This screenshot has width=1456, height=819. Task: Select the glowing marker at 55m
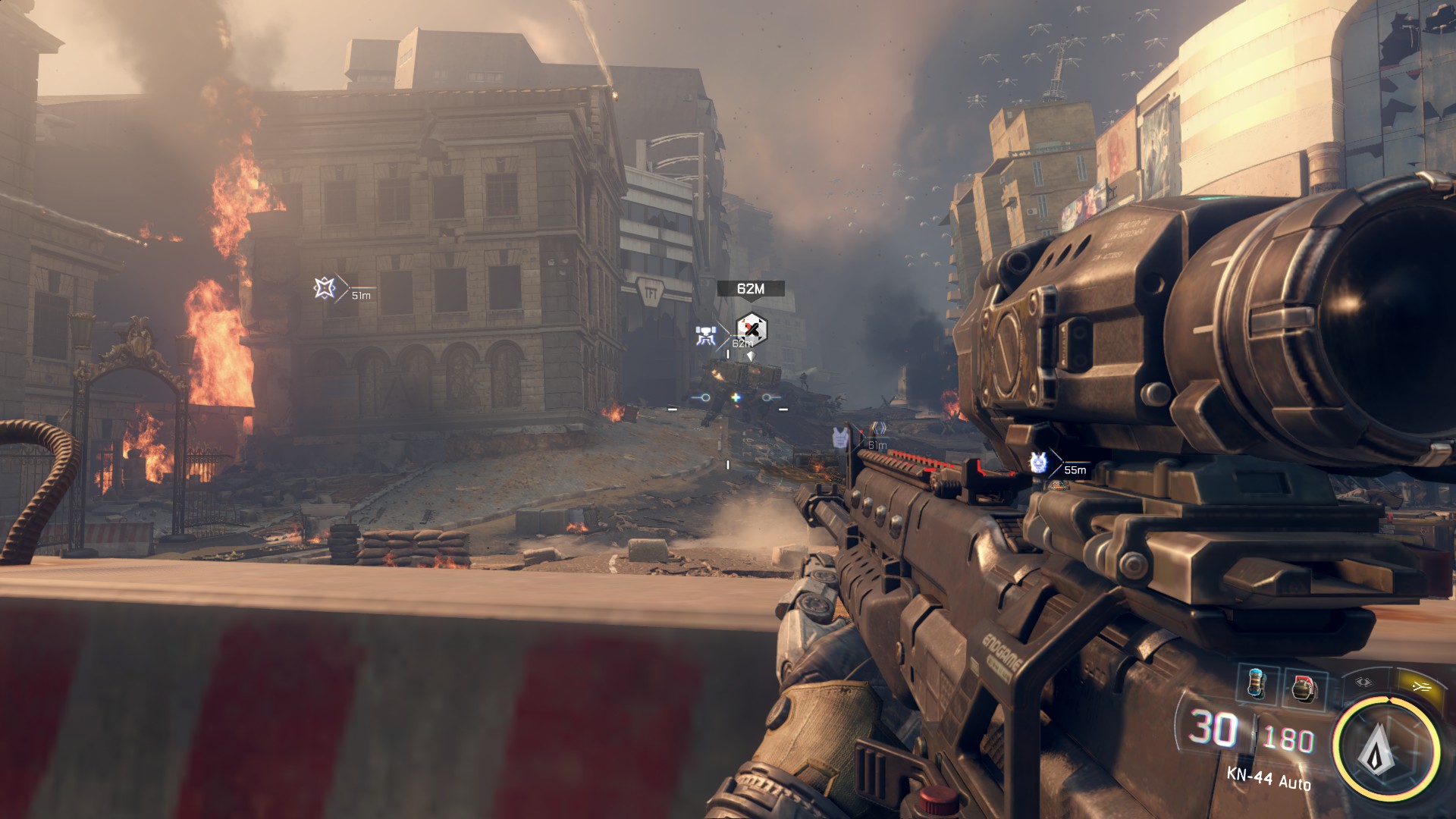click(1038, 462)
